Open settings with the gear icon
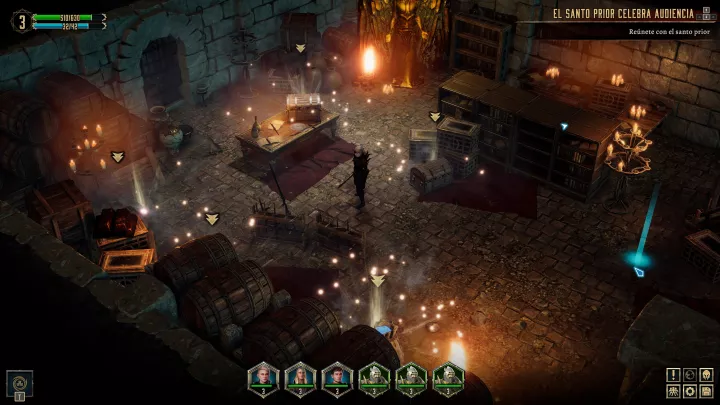This screenshot has height=405, width=720. coord(690,390)
